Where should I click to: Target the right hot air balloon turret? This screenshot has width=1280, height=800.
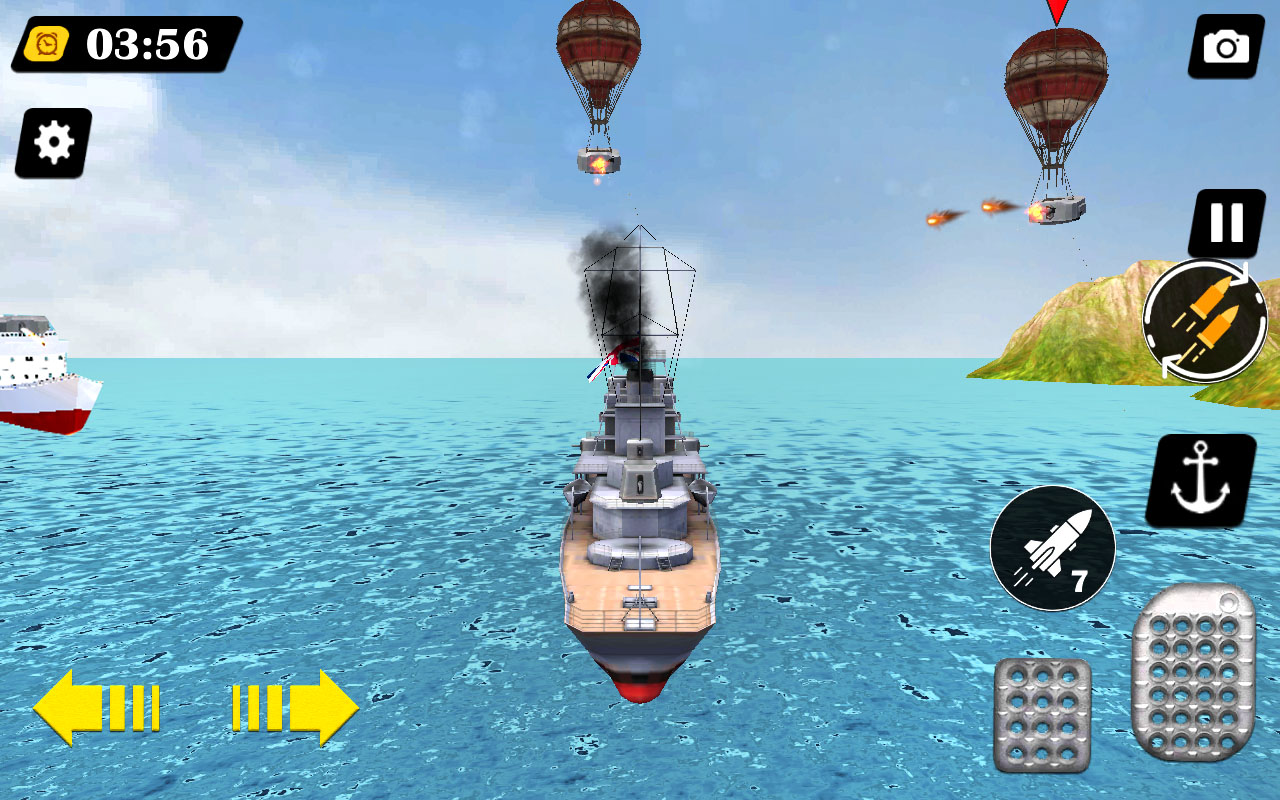click(1060, 210)
